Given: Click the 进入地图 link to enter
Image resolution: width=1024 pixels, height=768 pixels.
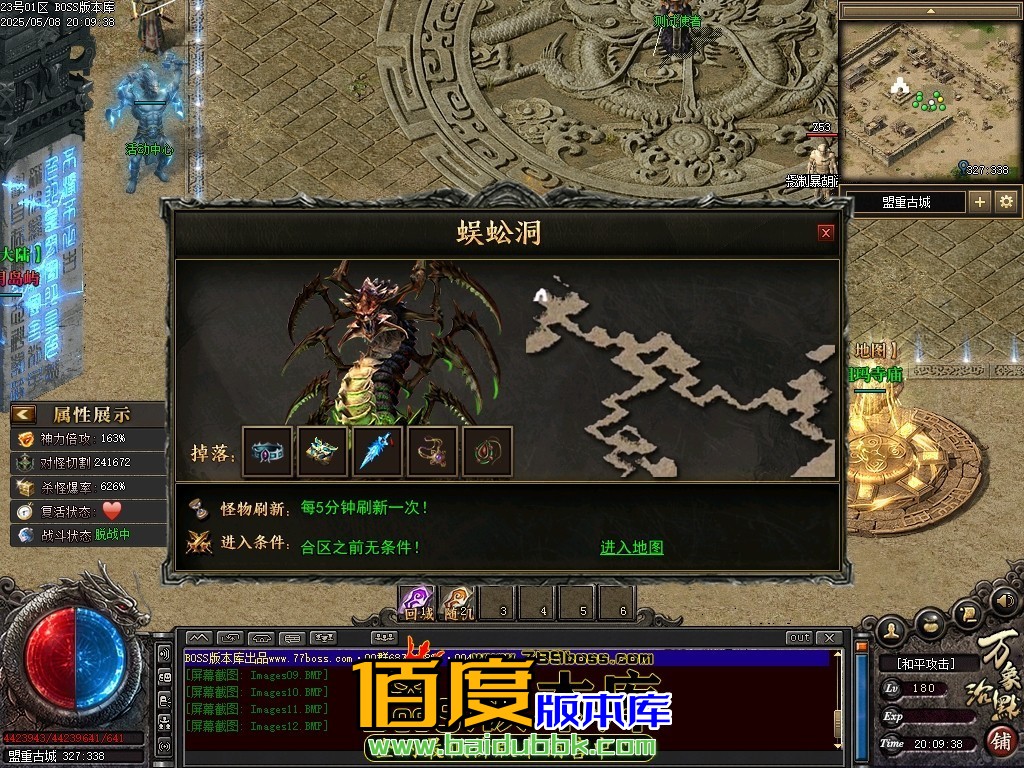Looking at the screenshot, I should point(631,547).
